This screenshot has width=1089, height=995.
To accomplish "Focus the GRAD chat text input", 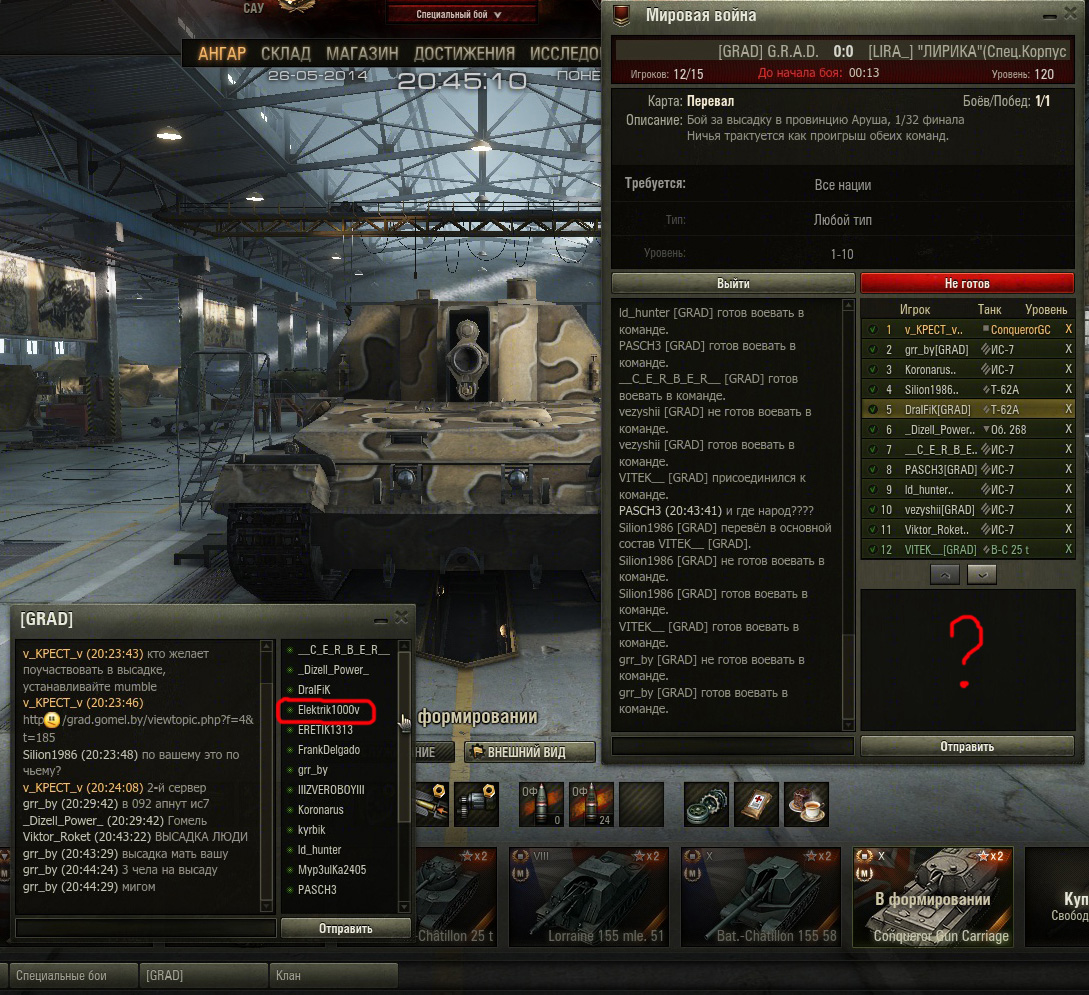I will [146, 928].
